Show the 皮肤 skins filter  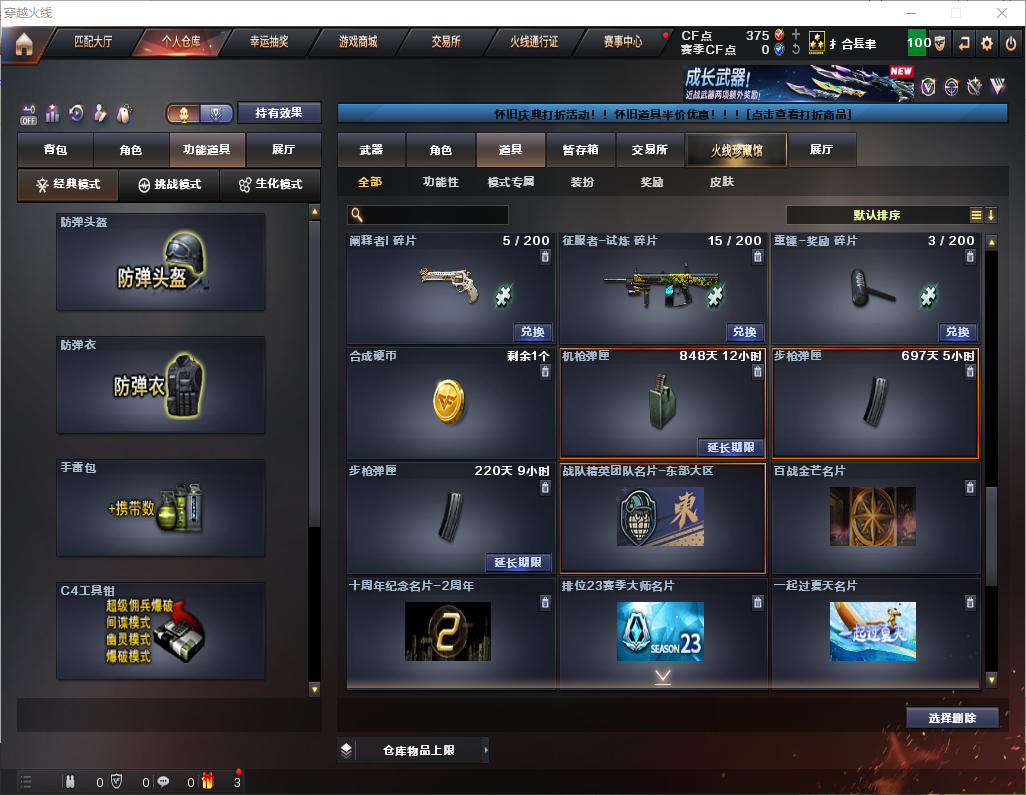(721, 182)
